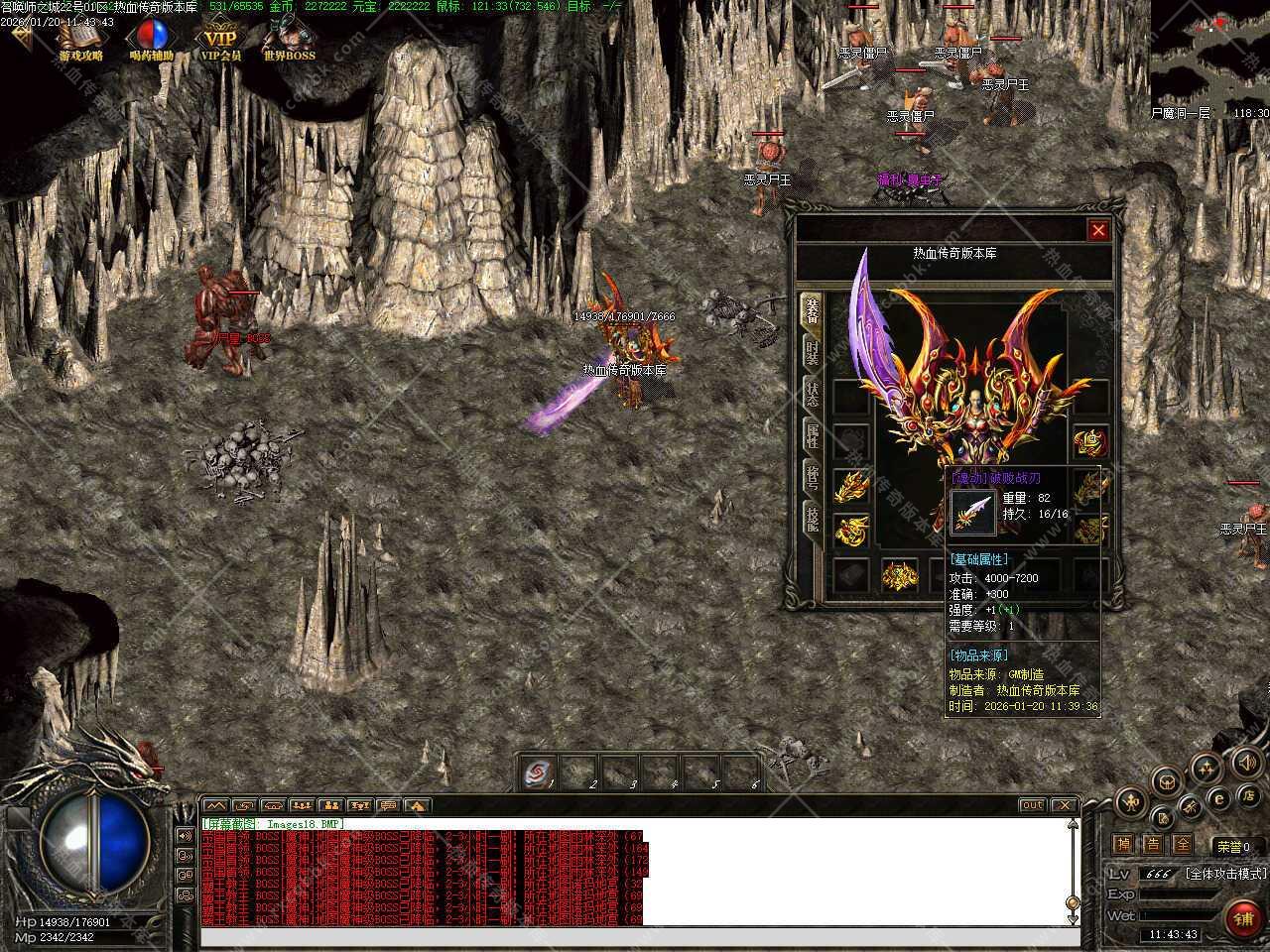Close the character equipment panel
Screen dimensions: 1270x952
[x=1097, y=231]
